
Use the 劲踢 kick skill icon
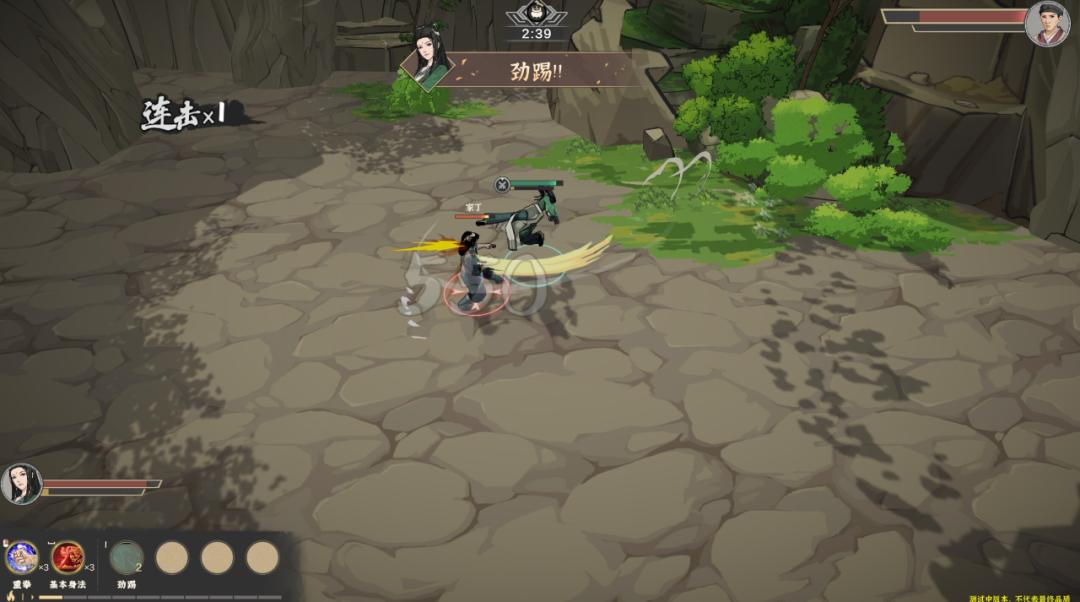[126, 558]
